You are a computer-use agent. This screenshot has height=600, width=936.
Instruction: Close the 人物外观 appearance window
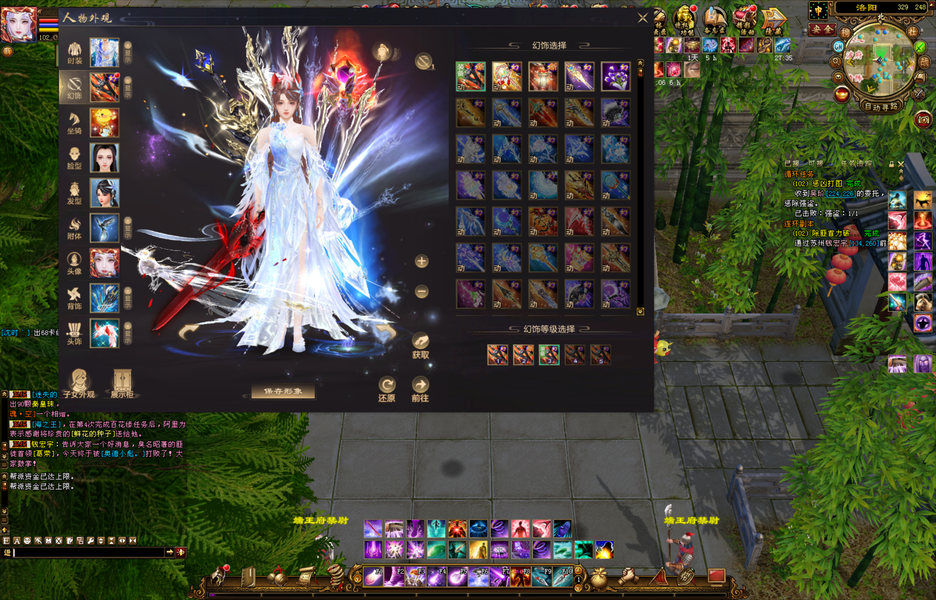click(x=643, y=17)
